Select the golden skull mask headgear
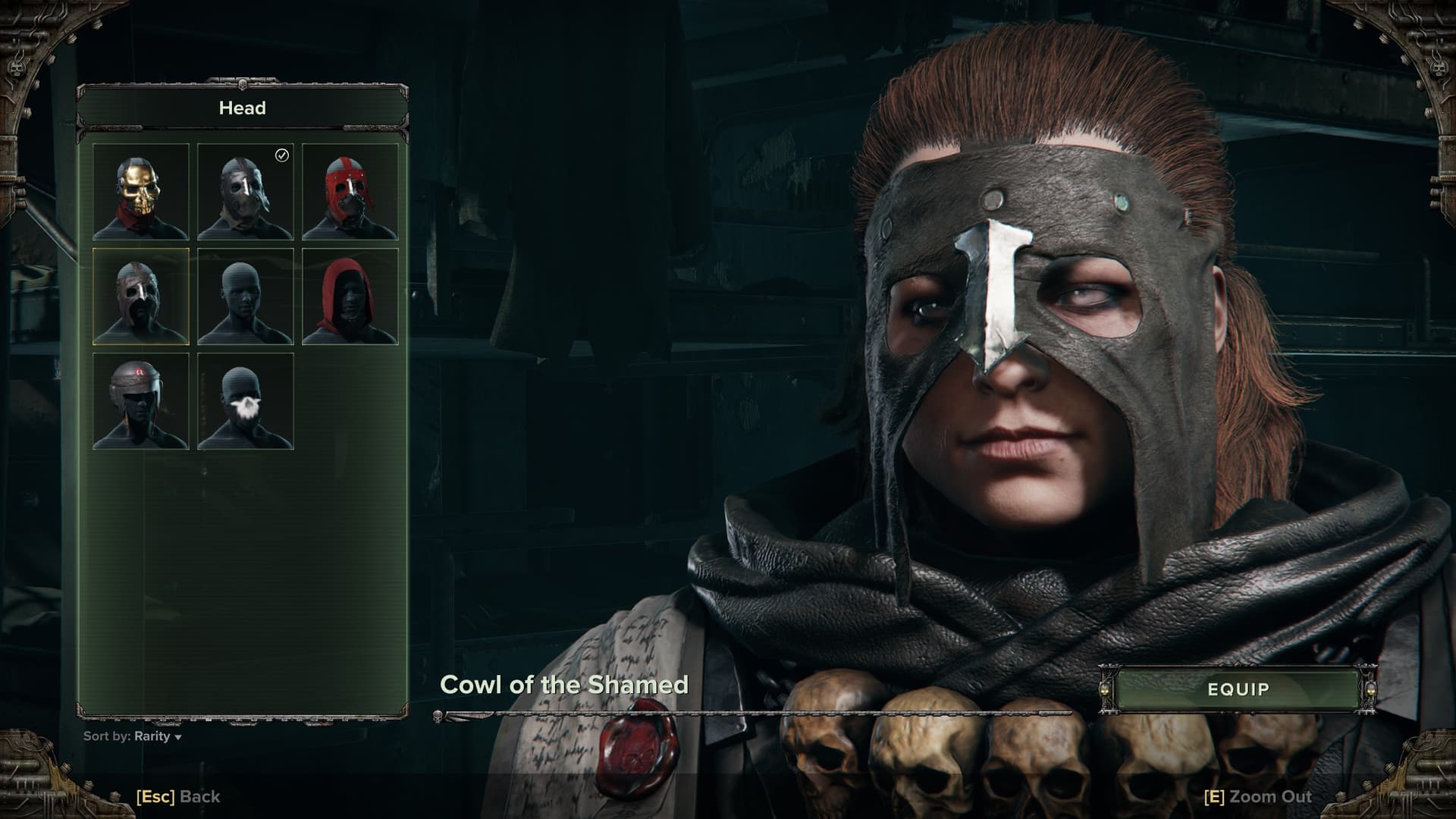 tap(141, 192)
